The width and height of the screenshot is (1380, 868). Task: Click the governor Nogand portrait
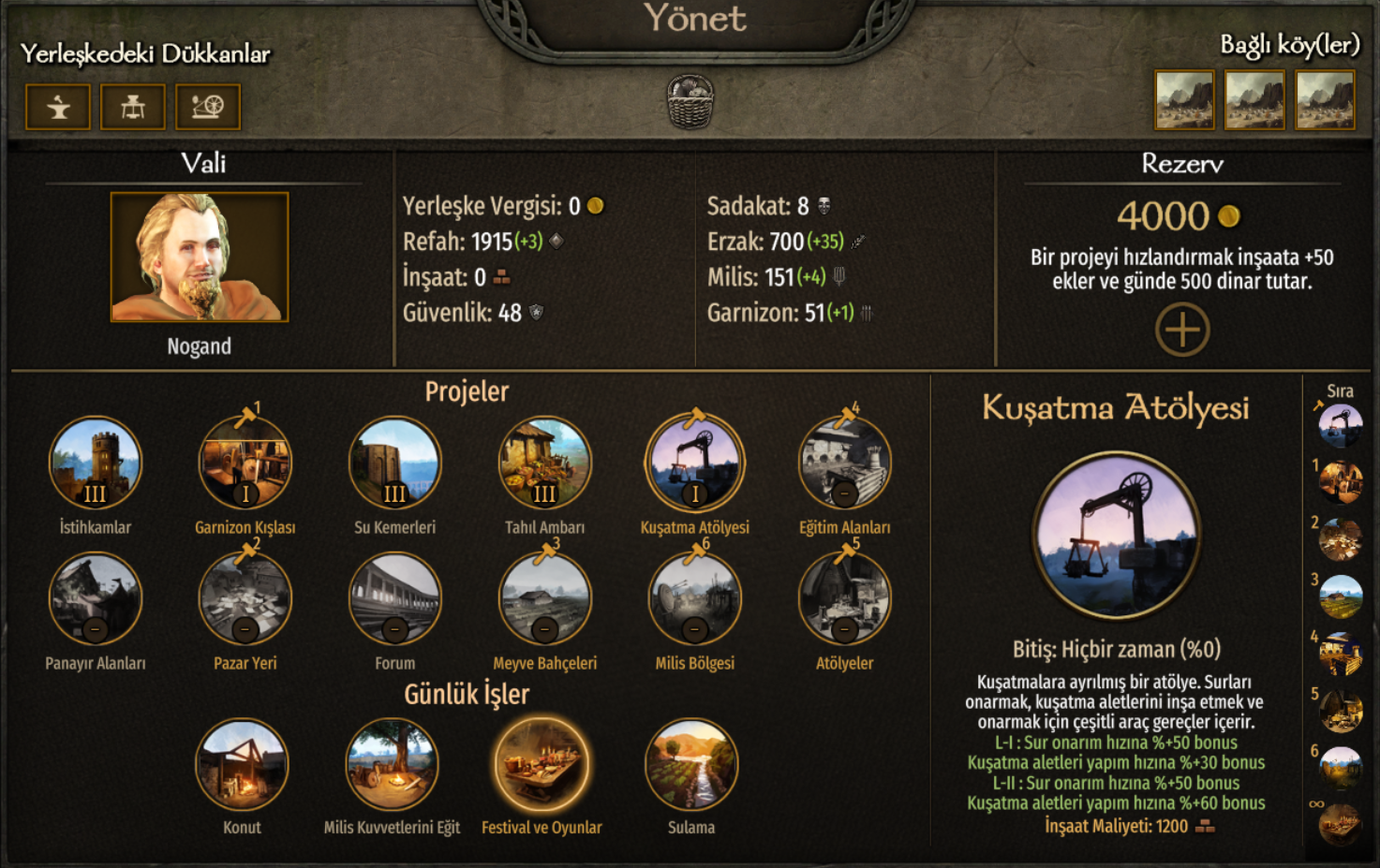point(200,257)
